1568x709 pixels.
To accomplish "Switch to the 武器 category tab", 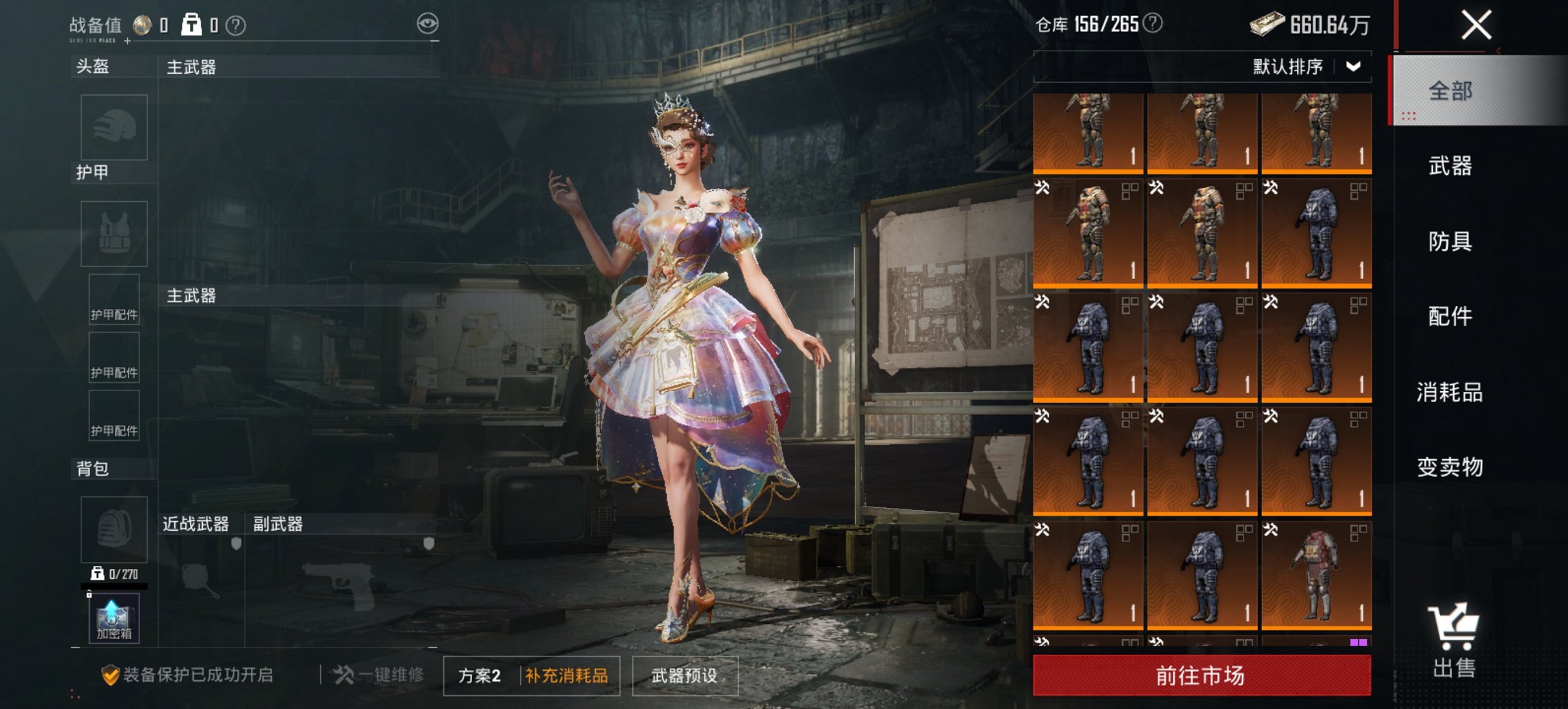I will point(1450,166).
